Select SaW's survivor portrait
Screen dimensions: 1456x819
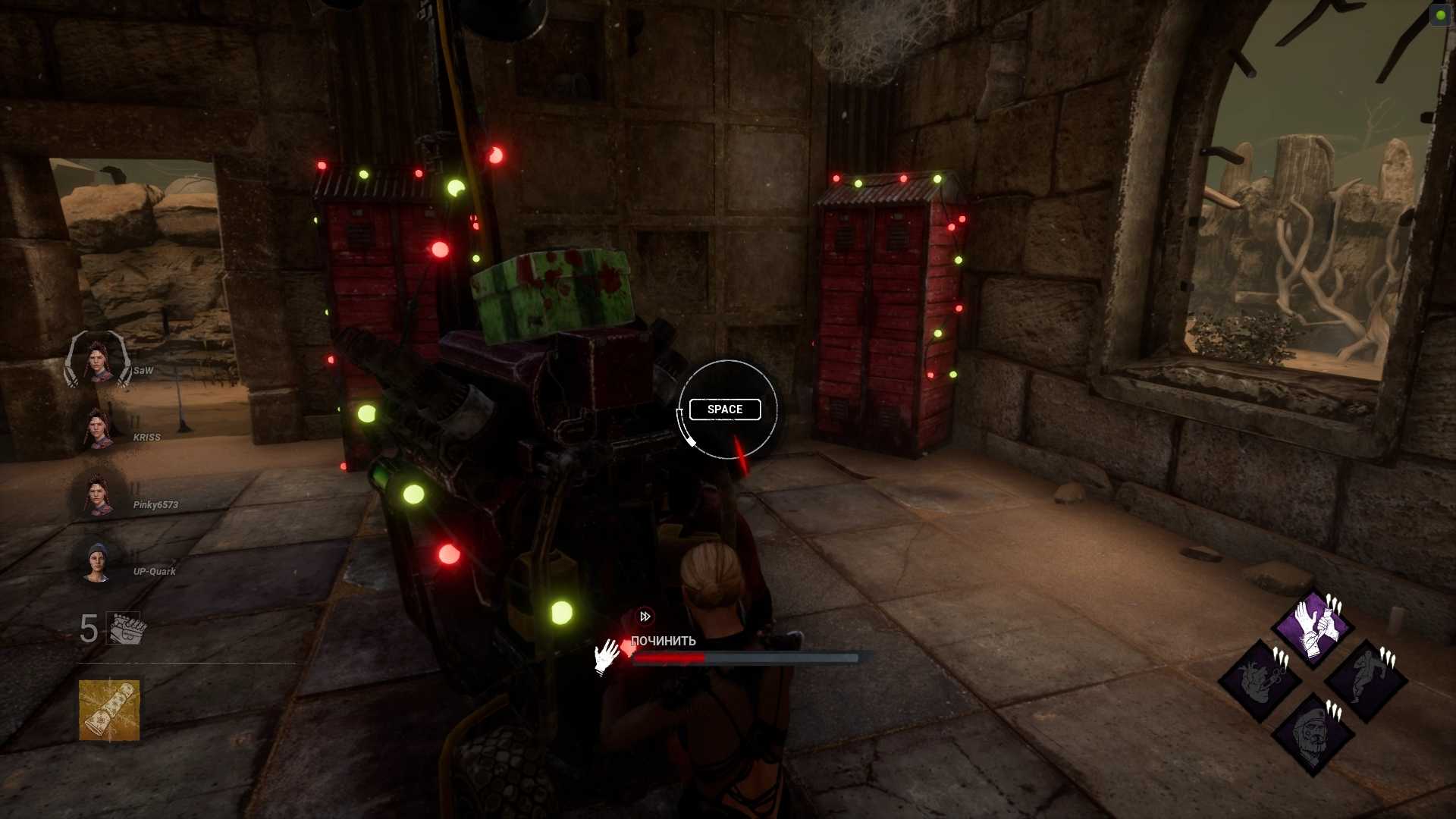click(x=98, y=361)
